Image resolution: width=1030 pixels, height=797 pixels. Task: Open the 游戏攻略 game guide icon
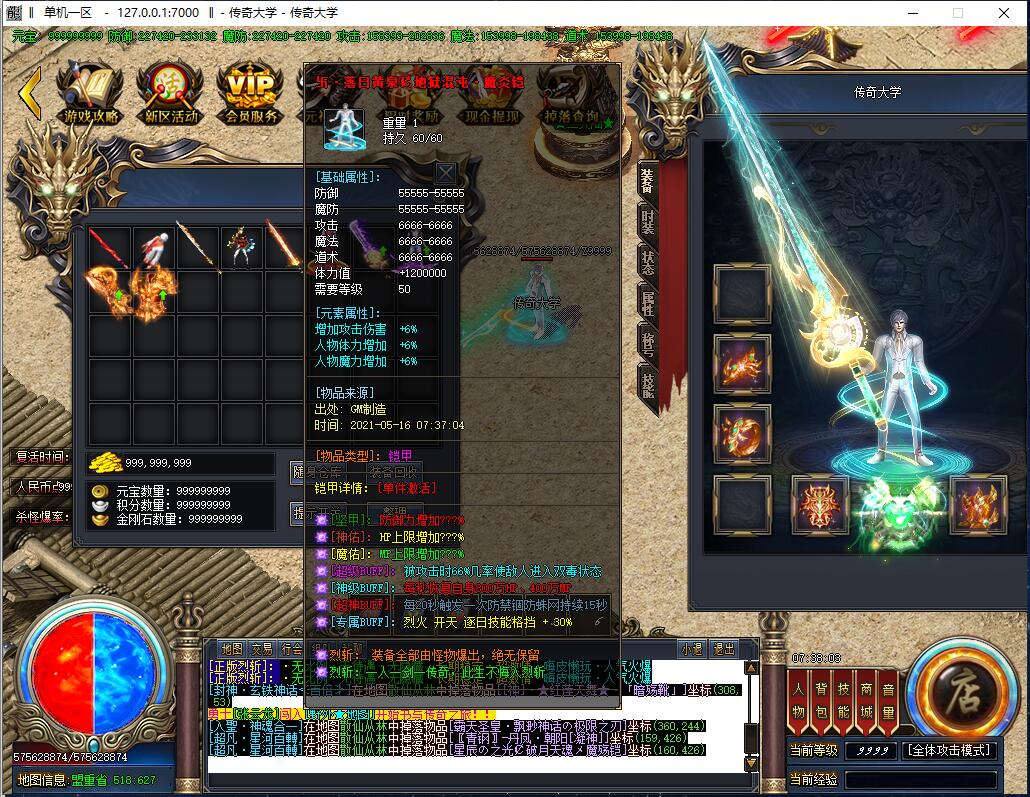tap(90, 94)
